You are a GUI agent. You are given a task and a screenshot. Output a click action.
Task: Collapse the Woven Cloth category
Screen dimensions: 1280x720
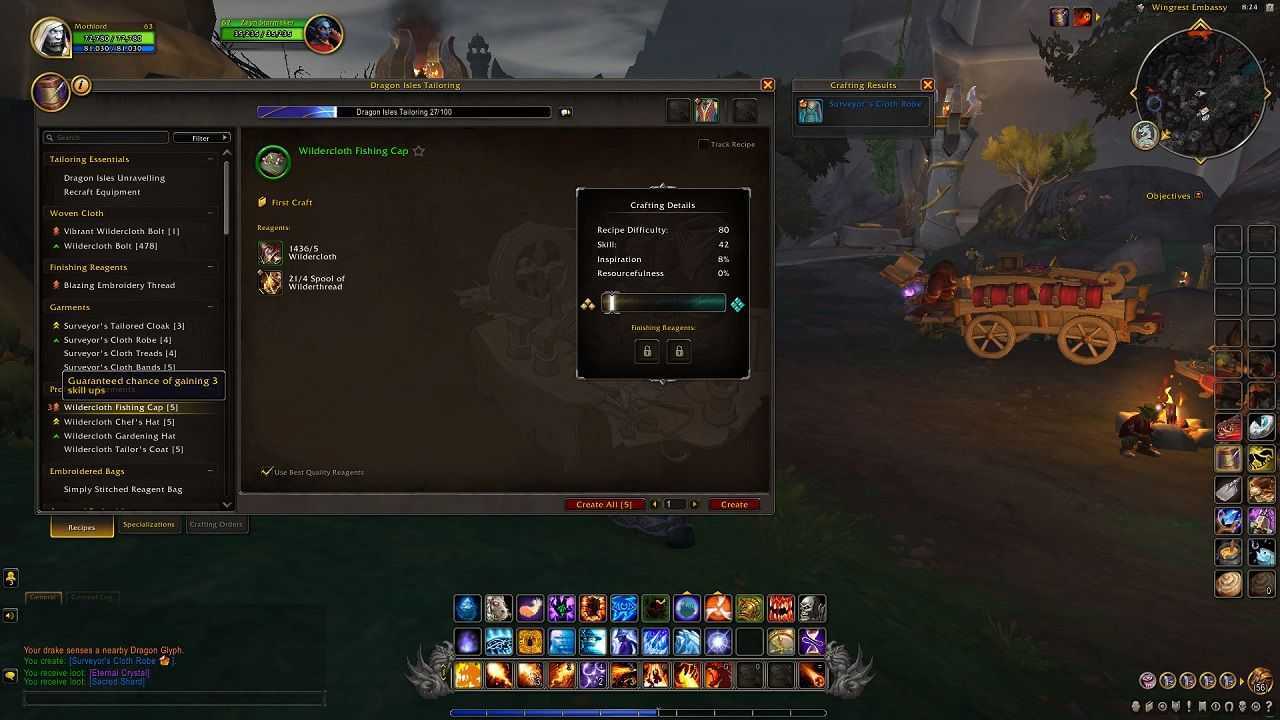click(x=211, y=213)
